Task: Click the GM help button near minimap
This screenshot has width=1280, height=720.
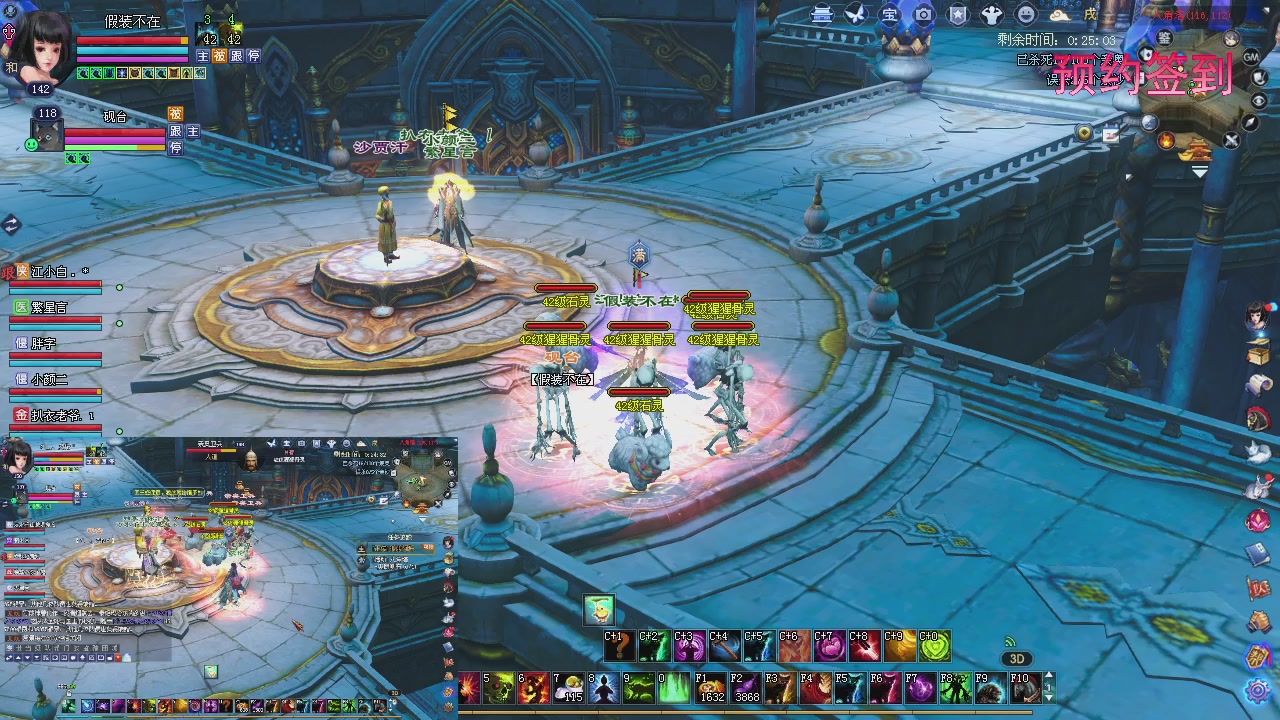Action: point(1251,57)
